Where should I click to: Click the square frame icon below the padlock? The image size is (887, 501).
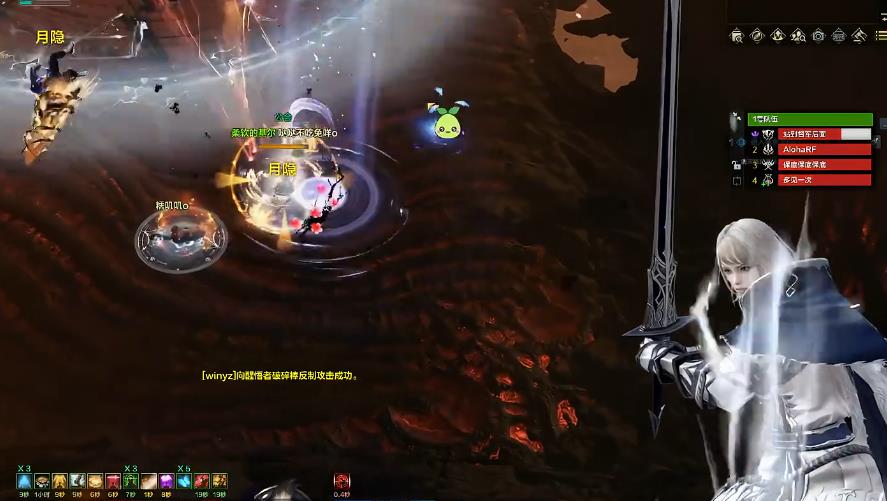point(737,181)
